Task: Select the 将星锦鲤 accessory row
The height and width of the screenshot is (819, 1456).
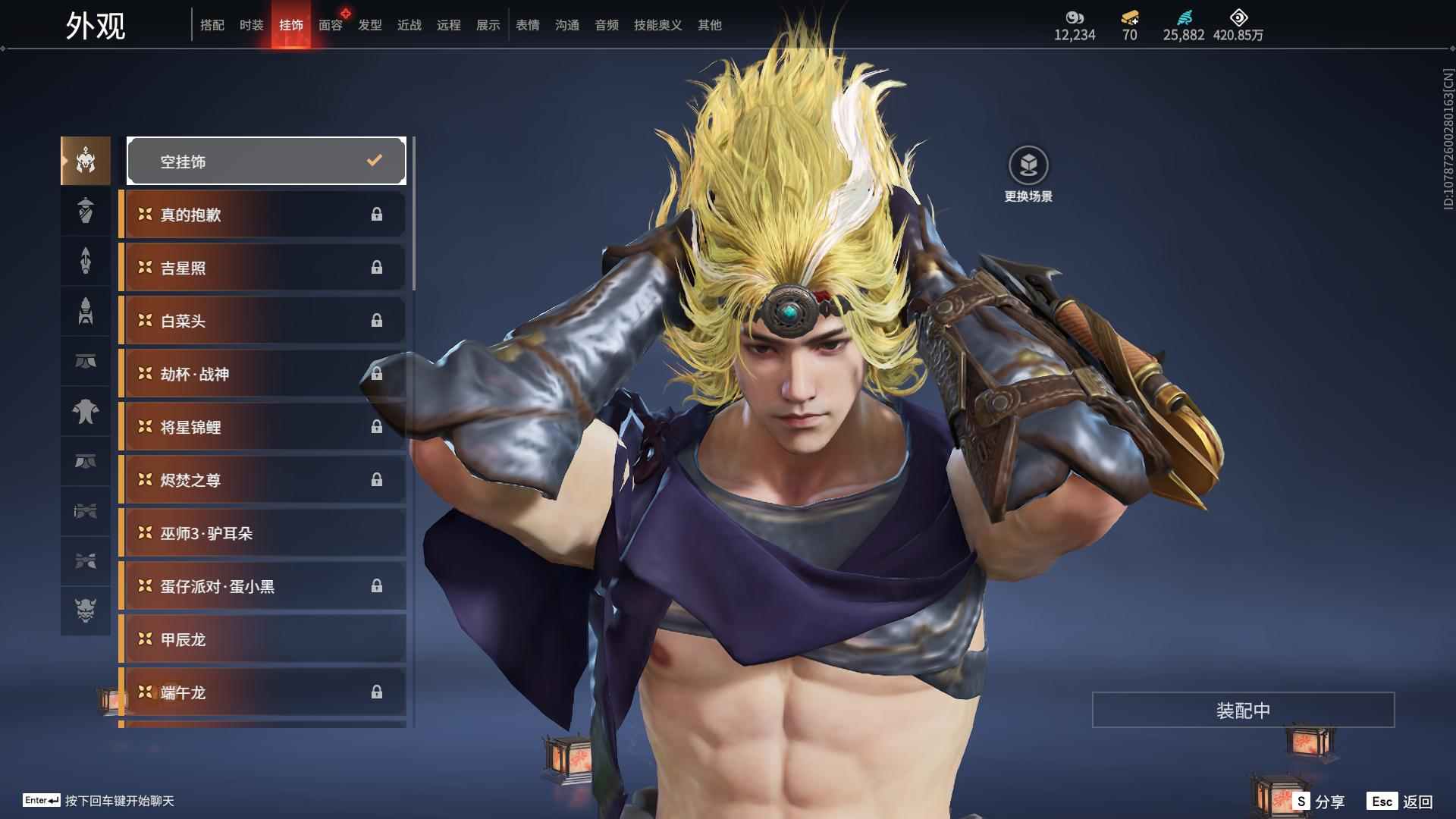Action: pyautogui.click(x=262, y=427)
